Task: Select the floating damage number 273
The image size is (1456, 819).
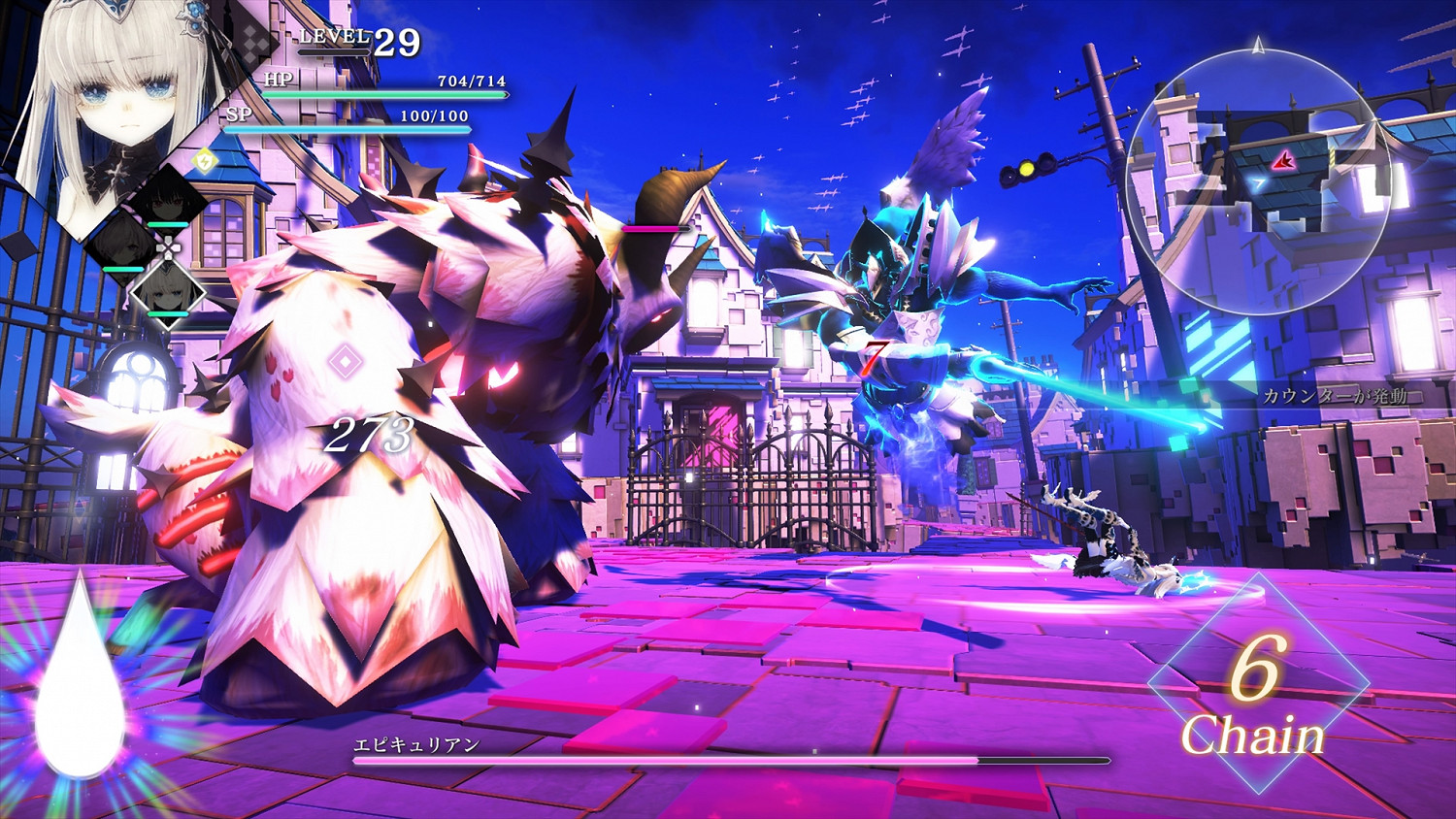Action: pyautogui.click(x=372, y=434)
